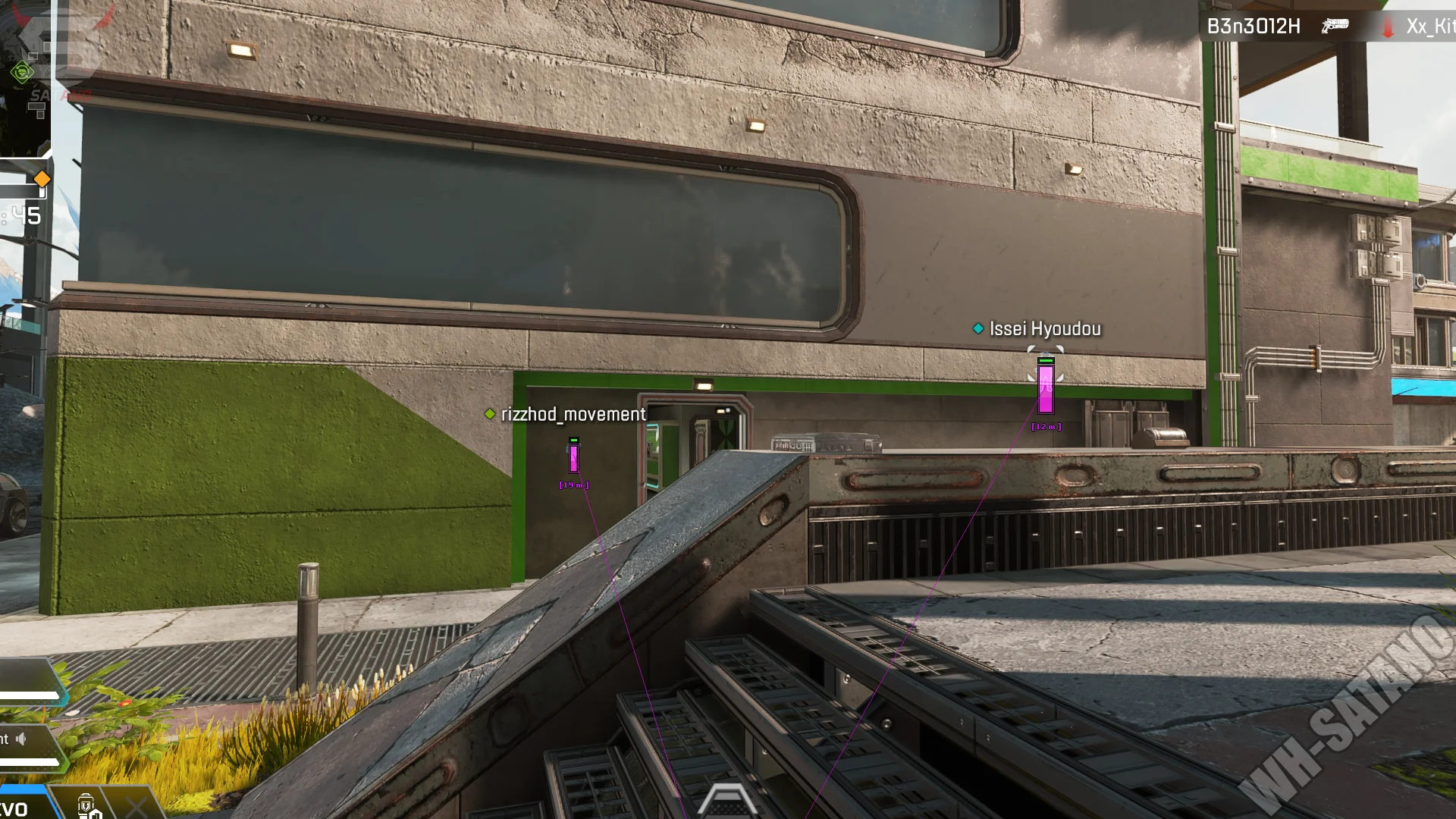Screen dimensions: 1456x819
Task: Select the green replicator marker on minimap
Action: 22,73
